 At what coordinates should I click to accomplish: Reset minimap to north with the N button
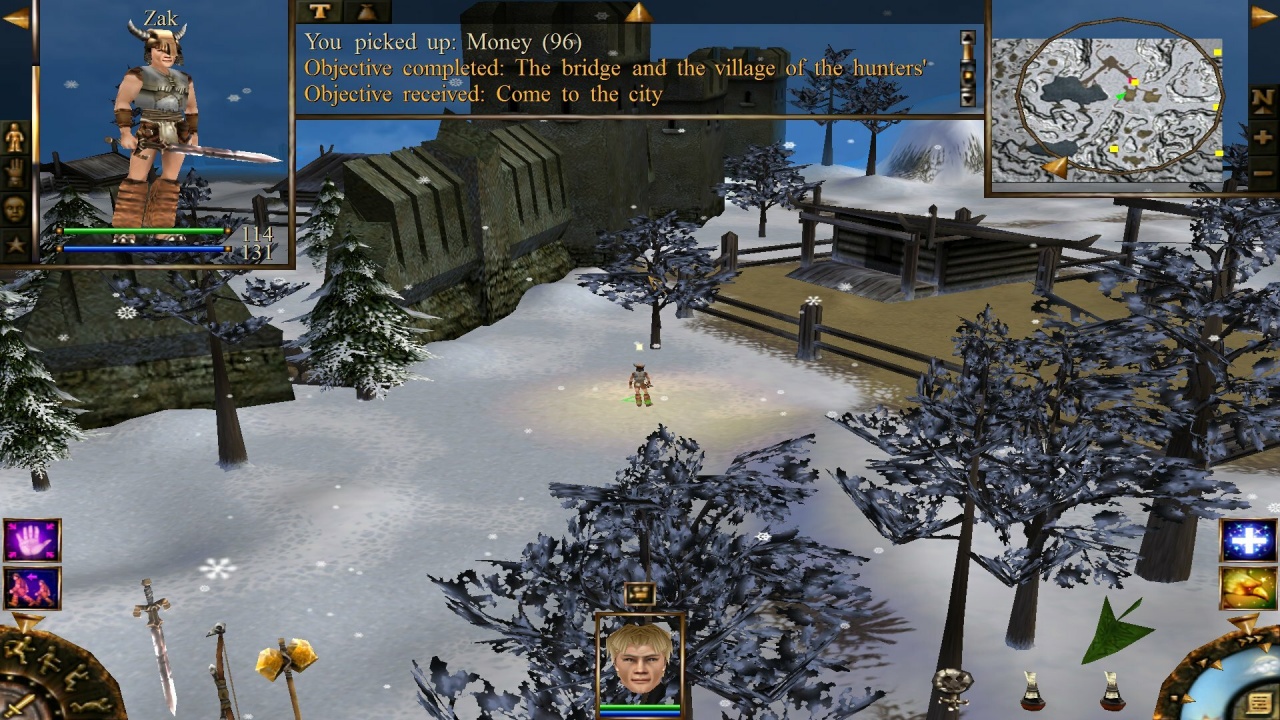[x=1263, y=99]
